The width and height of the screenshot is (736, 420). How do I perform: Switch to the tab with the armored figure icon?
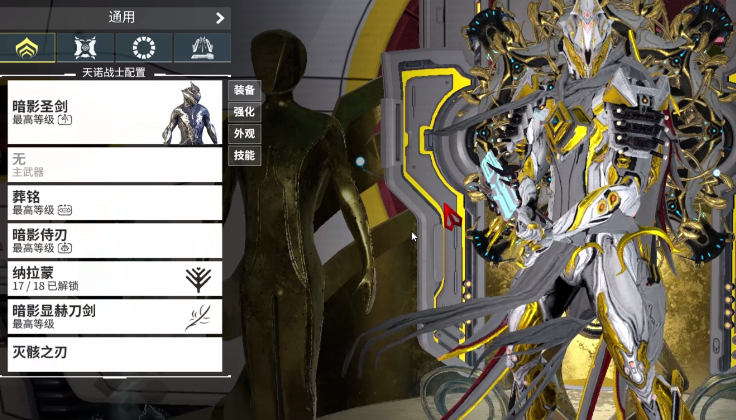coord(85,47)
